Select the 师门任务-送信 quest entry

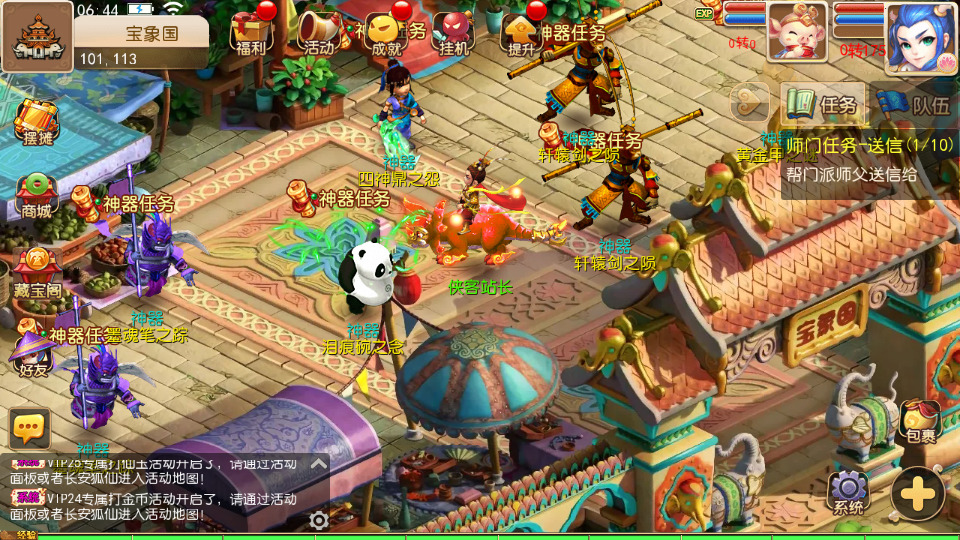pos(868,160)
